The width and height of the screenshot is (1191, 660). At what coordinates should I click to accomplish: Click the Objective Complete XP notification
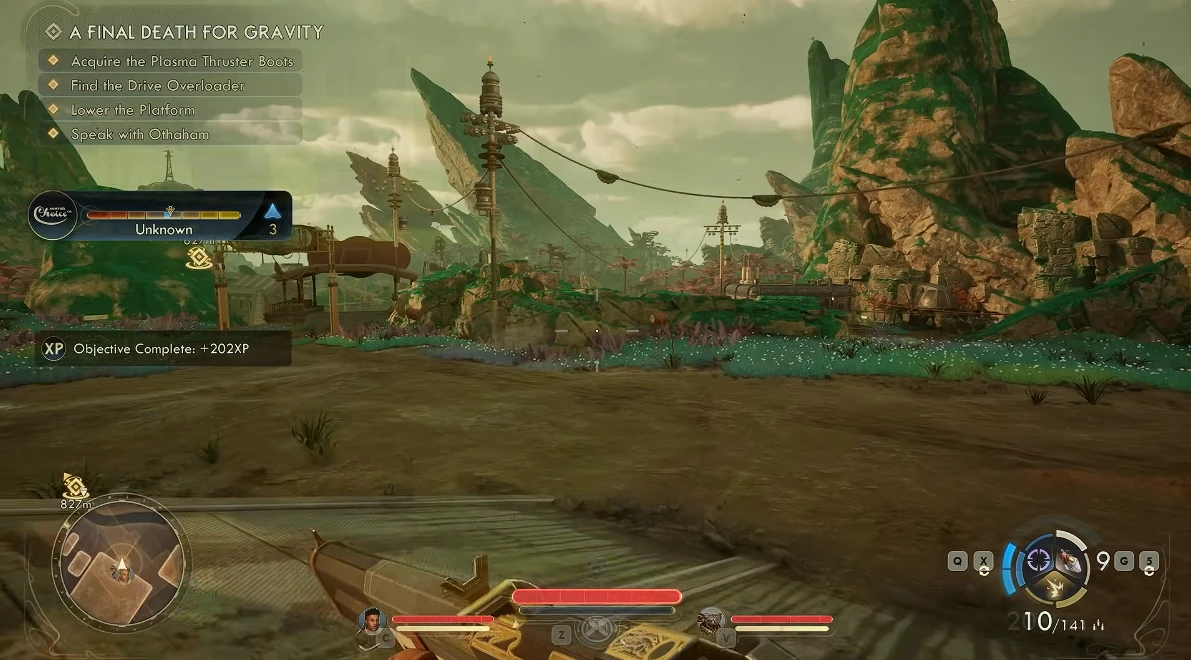[166, 349]
